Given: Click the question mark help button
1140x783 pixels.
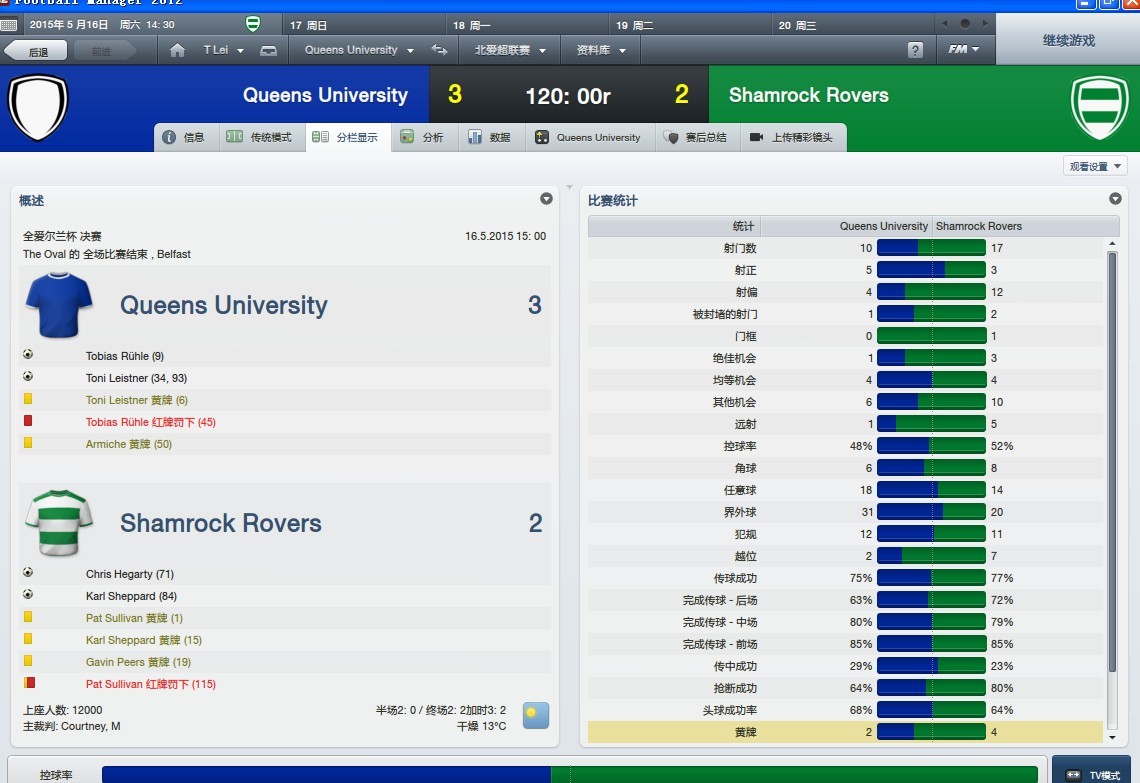Looking at the screenshot, I should [x=915, y=50].
